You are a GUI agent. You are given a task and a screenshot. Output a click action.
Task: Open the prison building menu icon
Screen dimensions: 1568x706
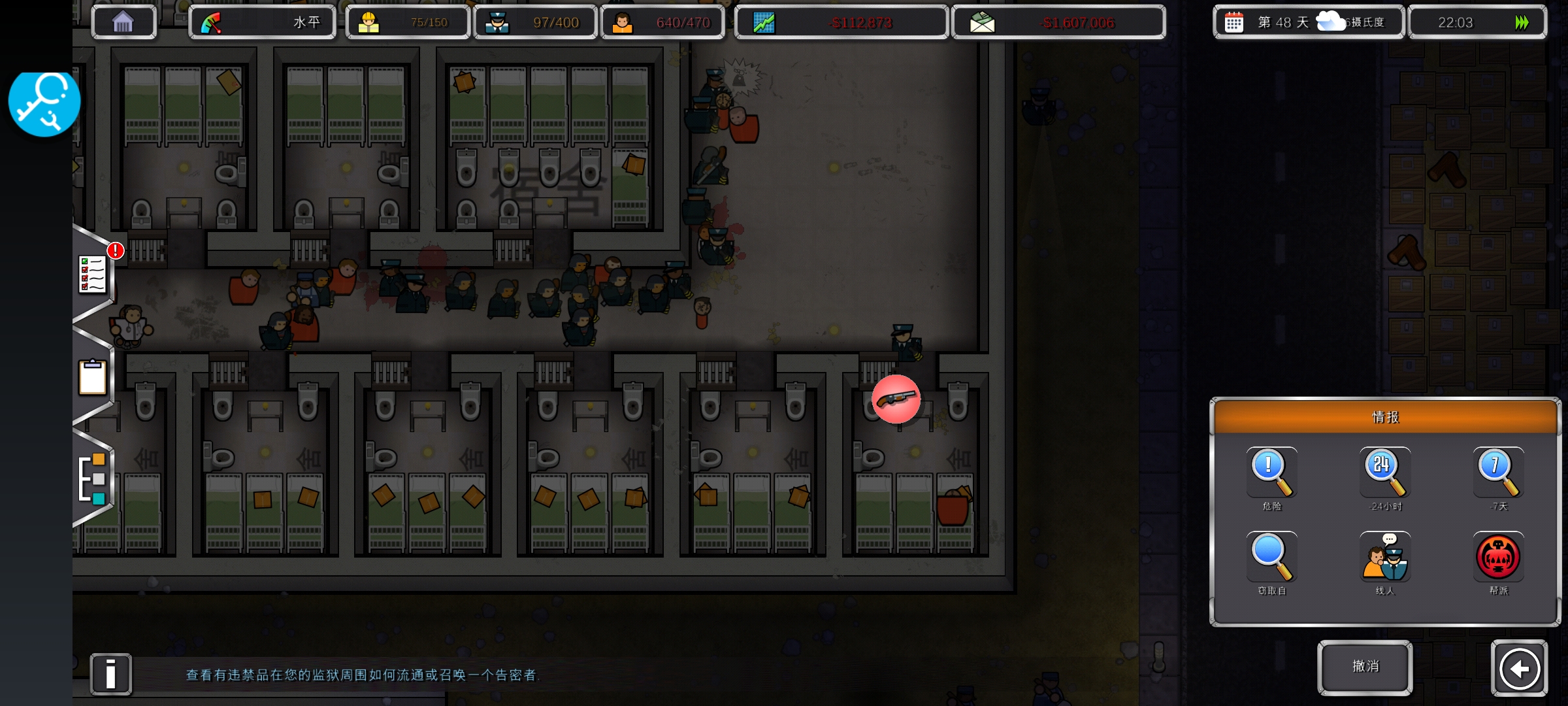pos(123,22)
